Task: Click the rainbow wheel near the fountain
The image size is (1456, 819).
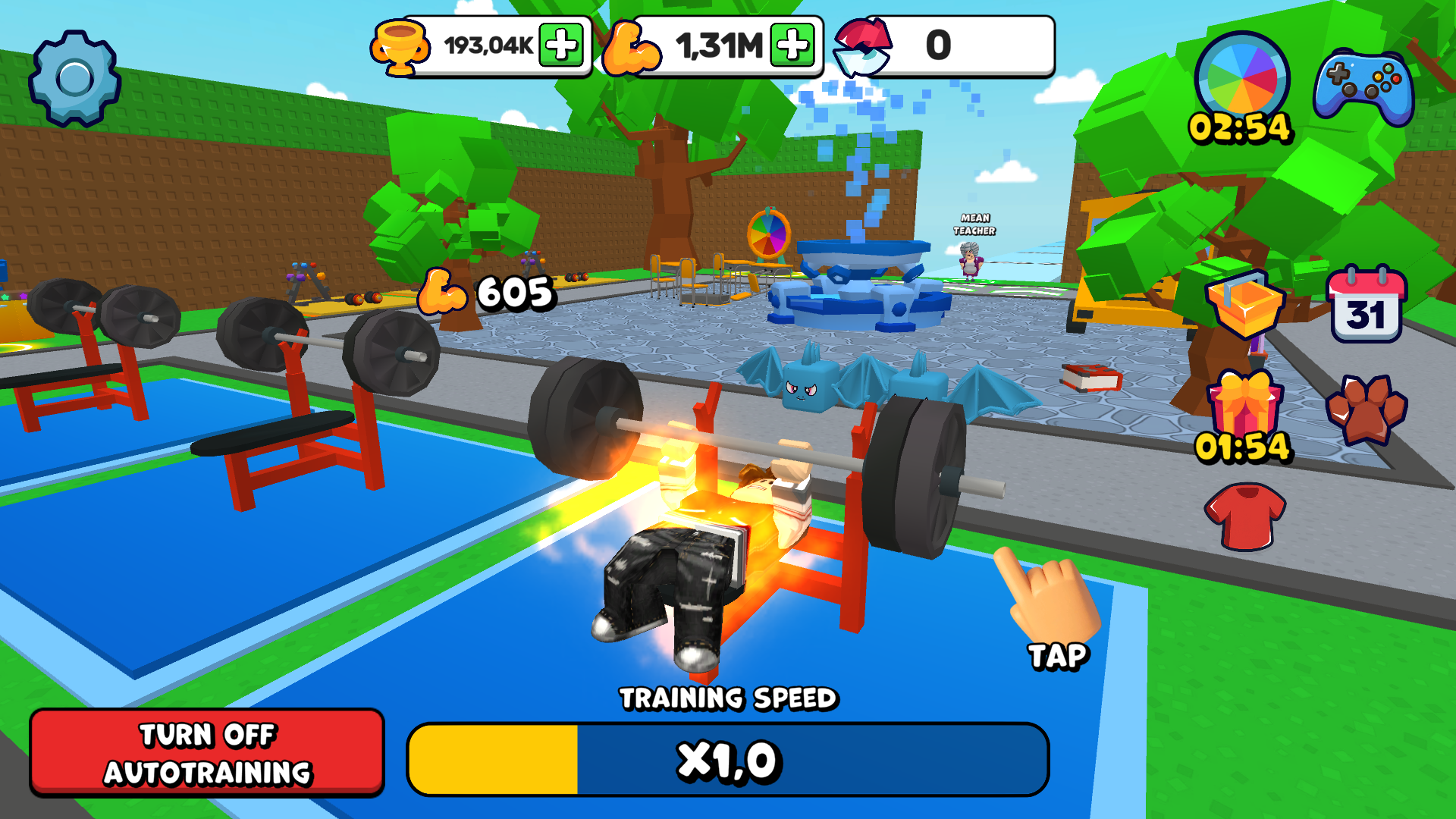Action: pos(767,235)
